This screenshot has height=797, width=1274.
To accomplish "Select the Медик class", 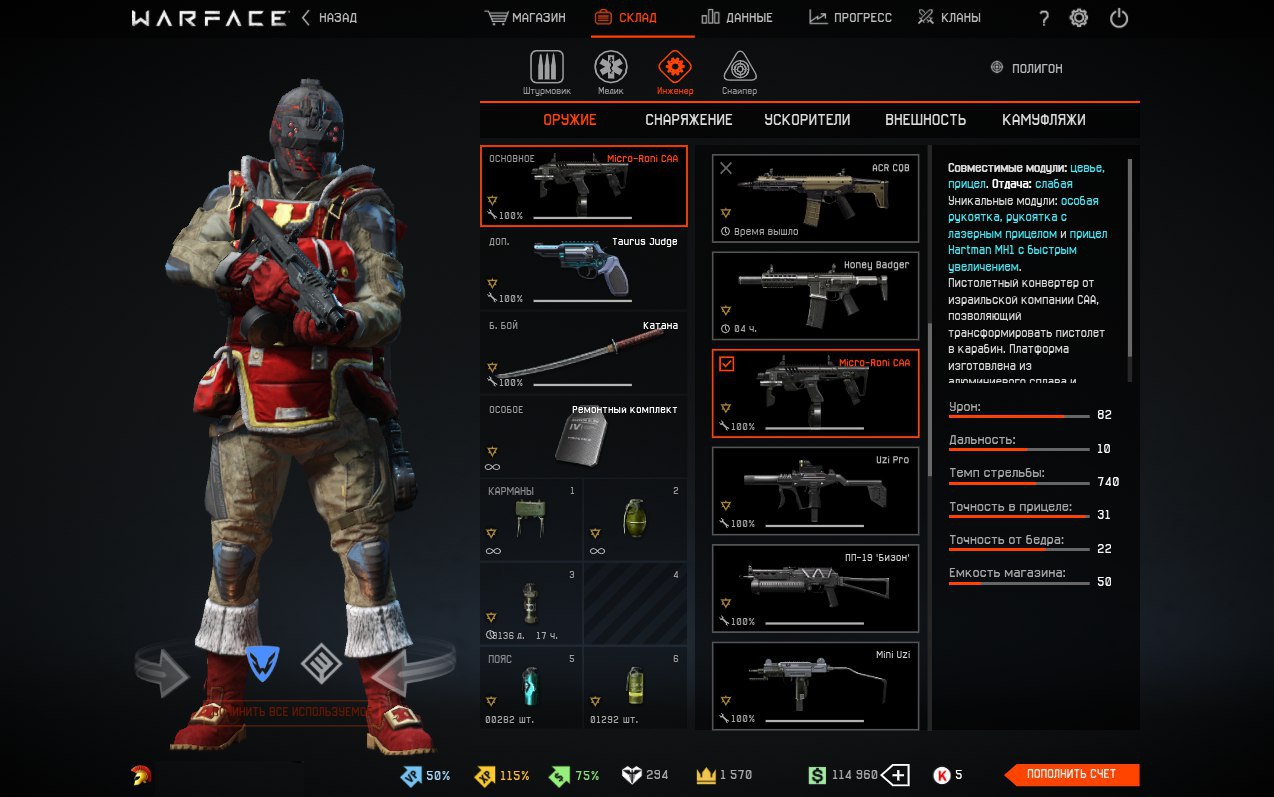I will coord(611,72).
